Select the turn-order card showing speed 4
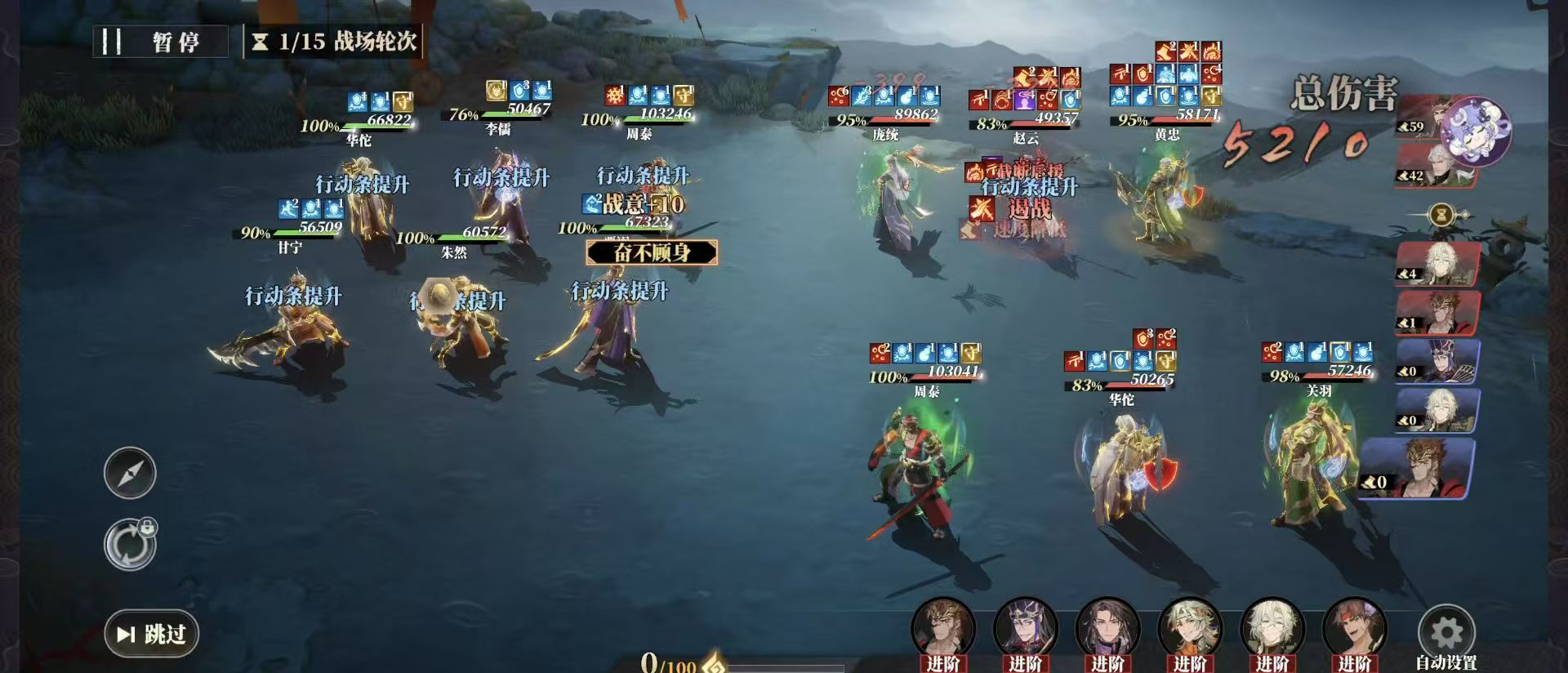1568x673 pixels. (x=1437, y=263)
